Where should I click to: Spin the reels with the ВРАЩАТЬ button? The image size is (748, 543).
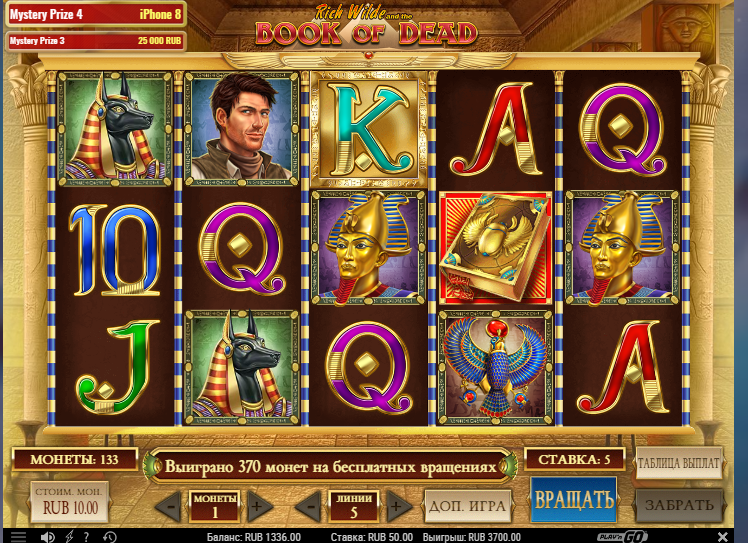pyautogui.click(x=573, y=499)
